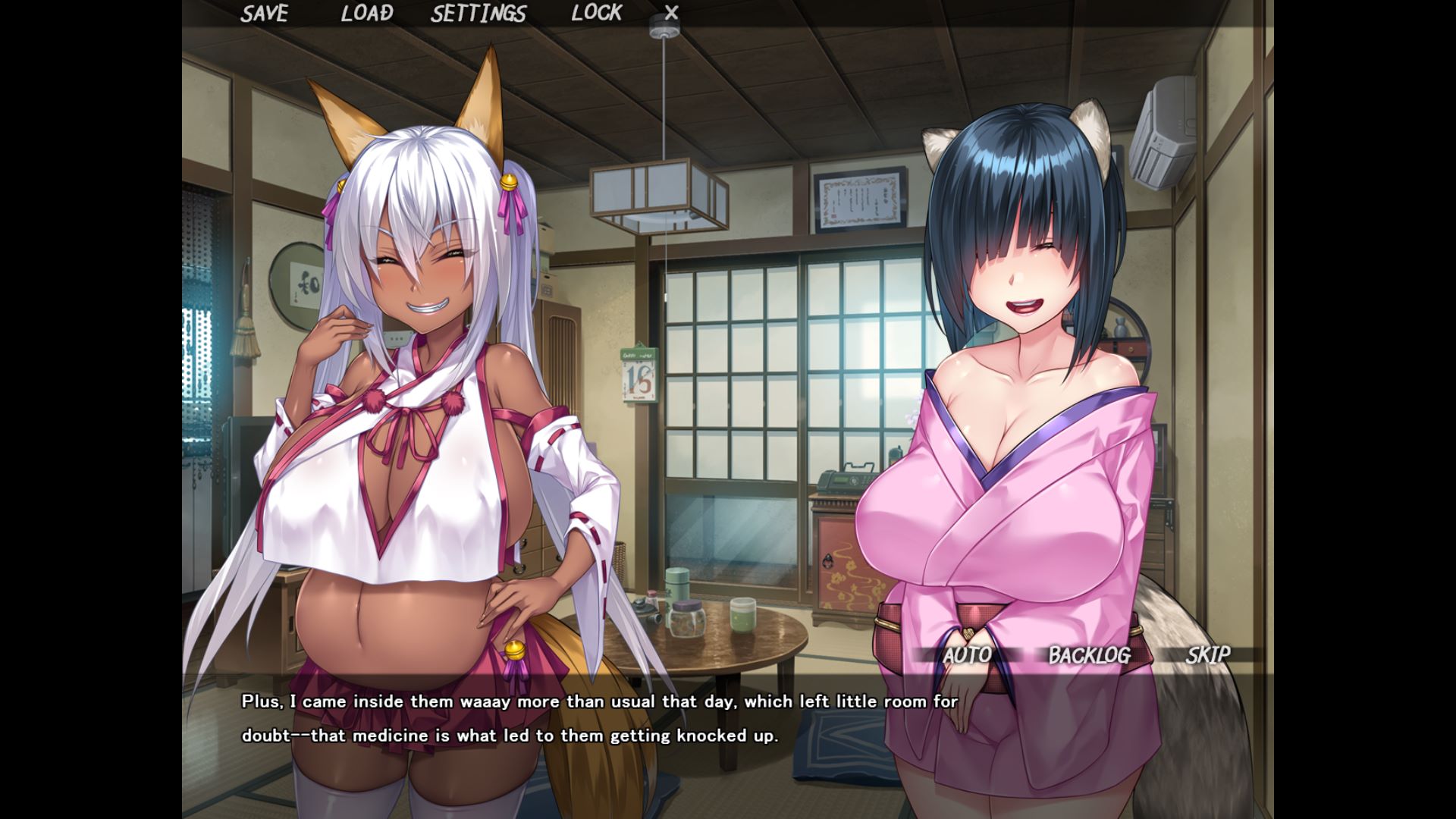
Task: Open the Backlog of dialogue
Action: click(1089, 655)
